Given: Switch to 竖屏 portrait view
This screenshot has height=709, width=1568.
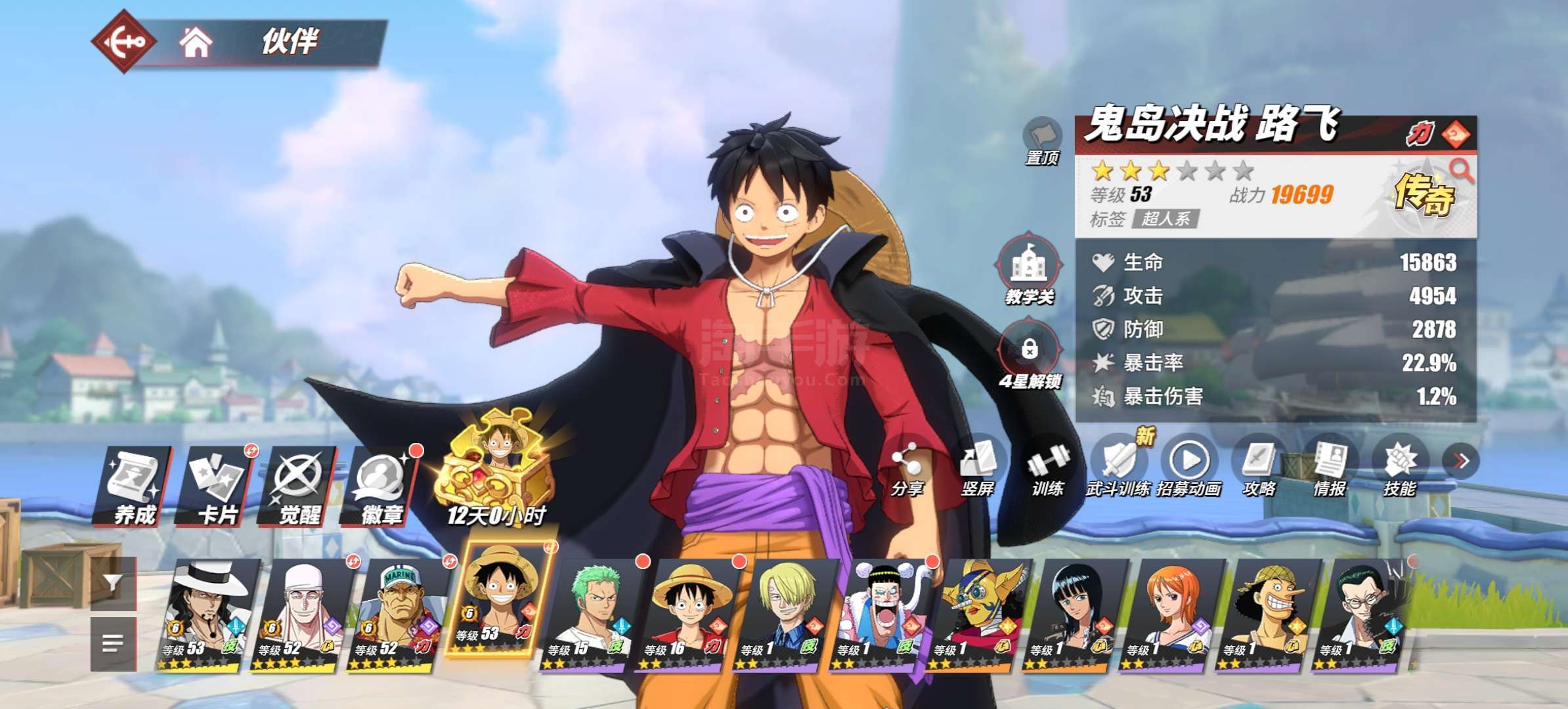Looking at the screenshot, I should tap(978, 467).
